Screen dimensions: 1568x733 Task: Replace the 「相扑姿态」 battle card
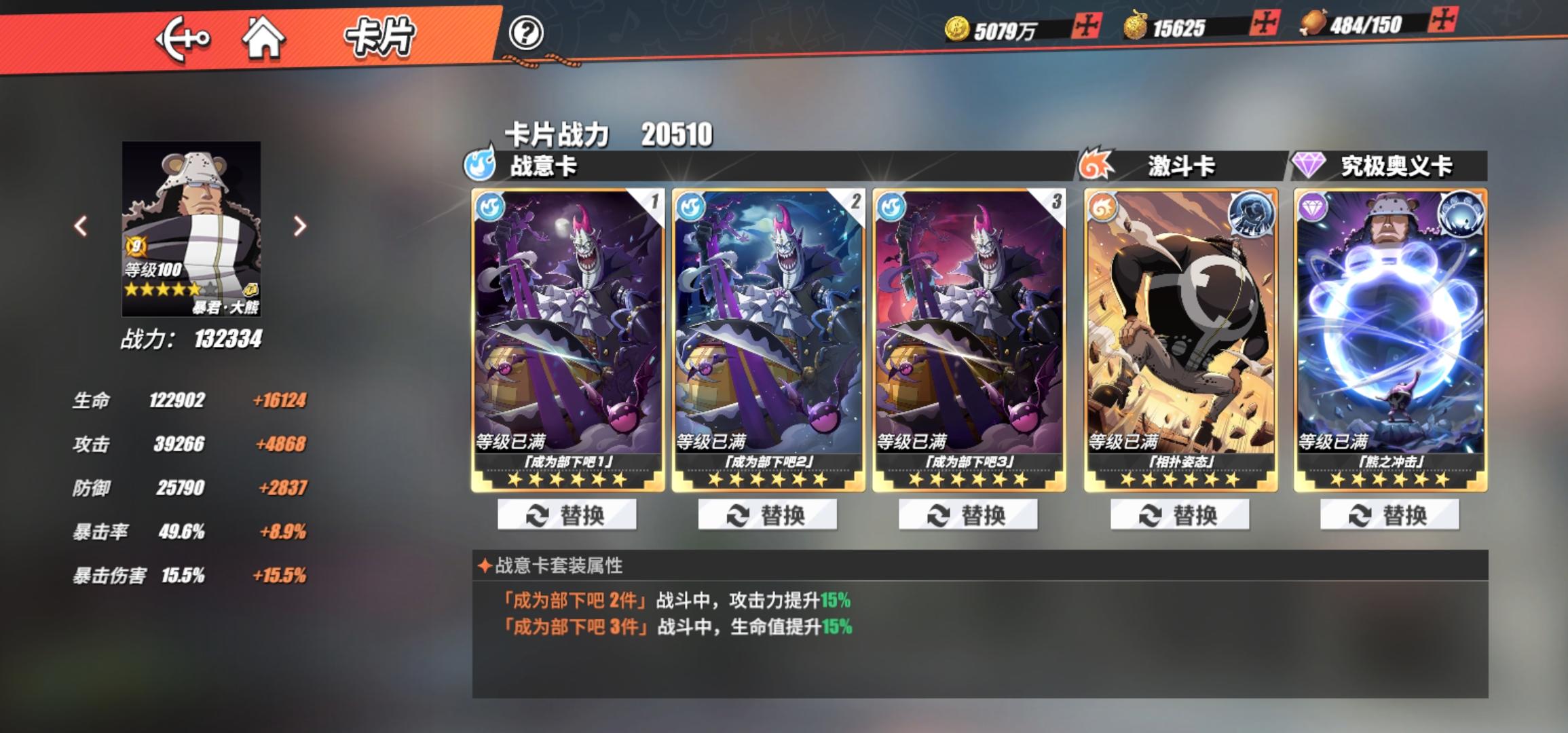point(1178,514)
